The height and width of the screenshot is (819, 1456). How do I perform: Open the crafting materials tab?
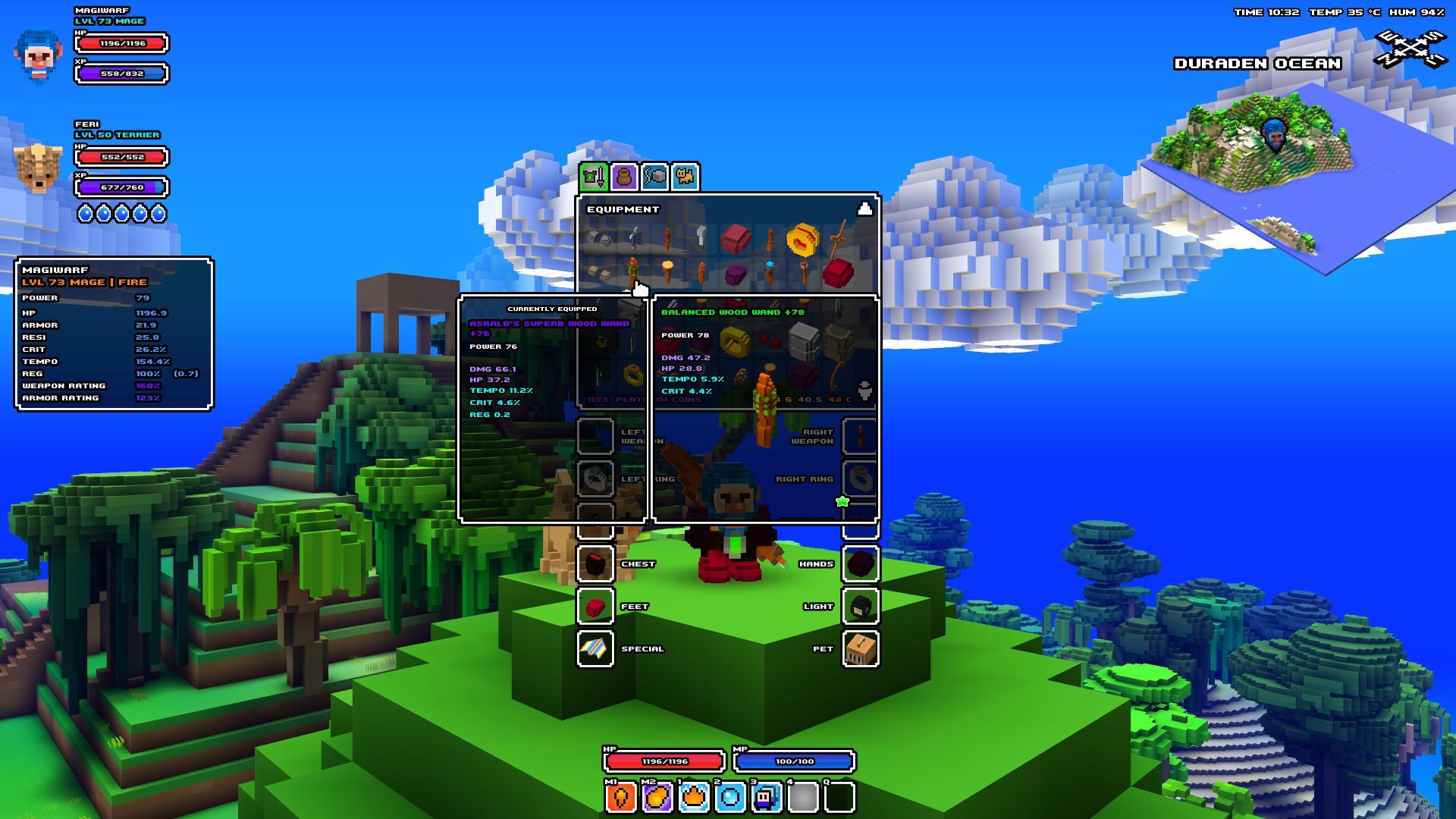tap(655, 177)
